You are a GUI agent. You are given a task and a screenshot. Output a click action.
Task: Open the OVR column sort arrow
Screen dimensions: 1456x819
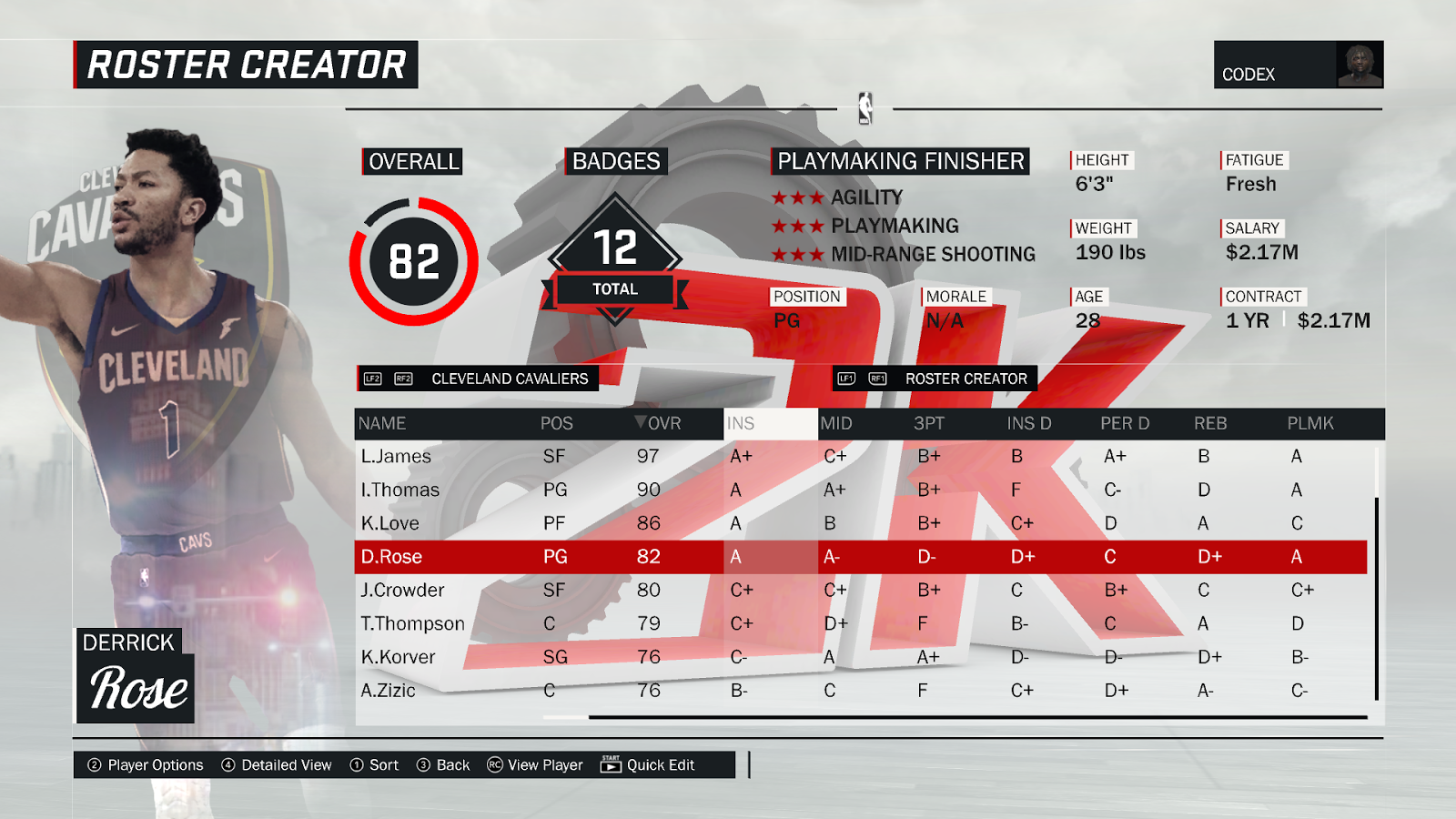642,423
